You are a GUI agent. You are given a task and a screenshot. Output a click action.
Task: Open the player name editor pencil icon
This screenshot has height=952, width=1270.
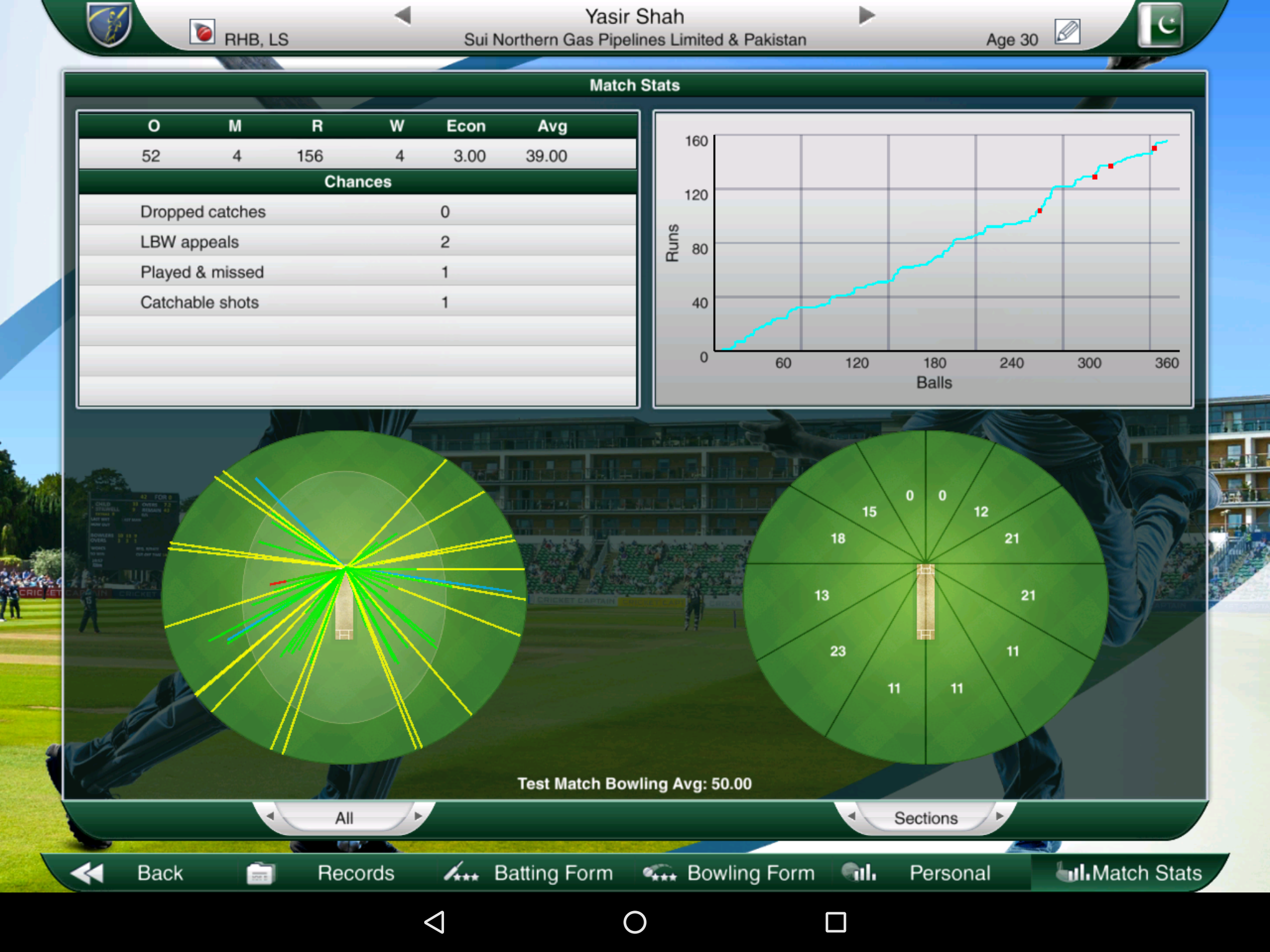point(1068,31)
